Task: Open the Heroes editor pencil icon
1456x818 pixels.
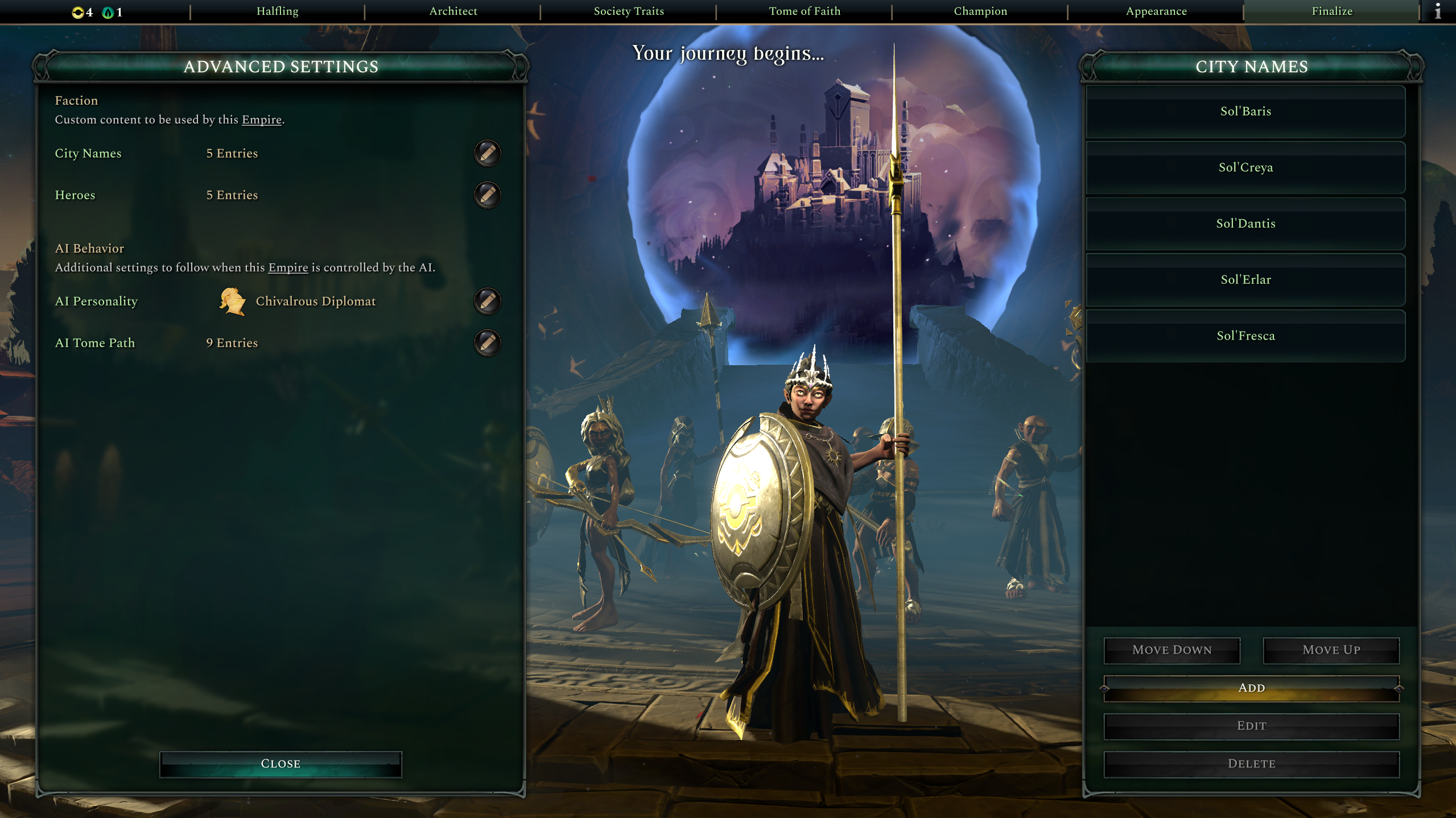Action: click(486, 195)
